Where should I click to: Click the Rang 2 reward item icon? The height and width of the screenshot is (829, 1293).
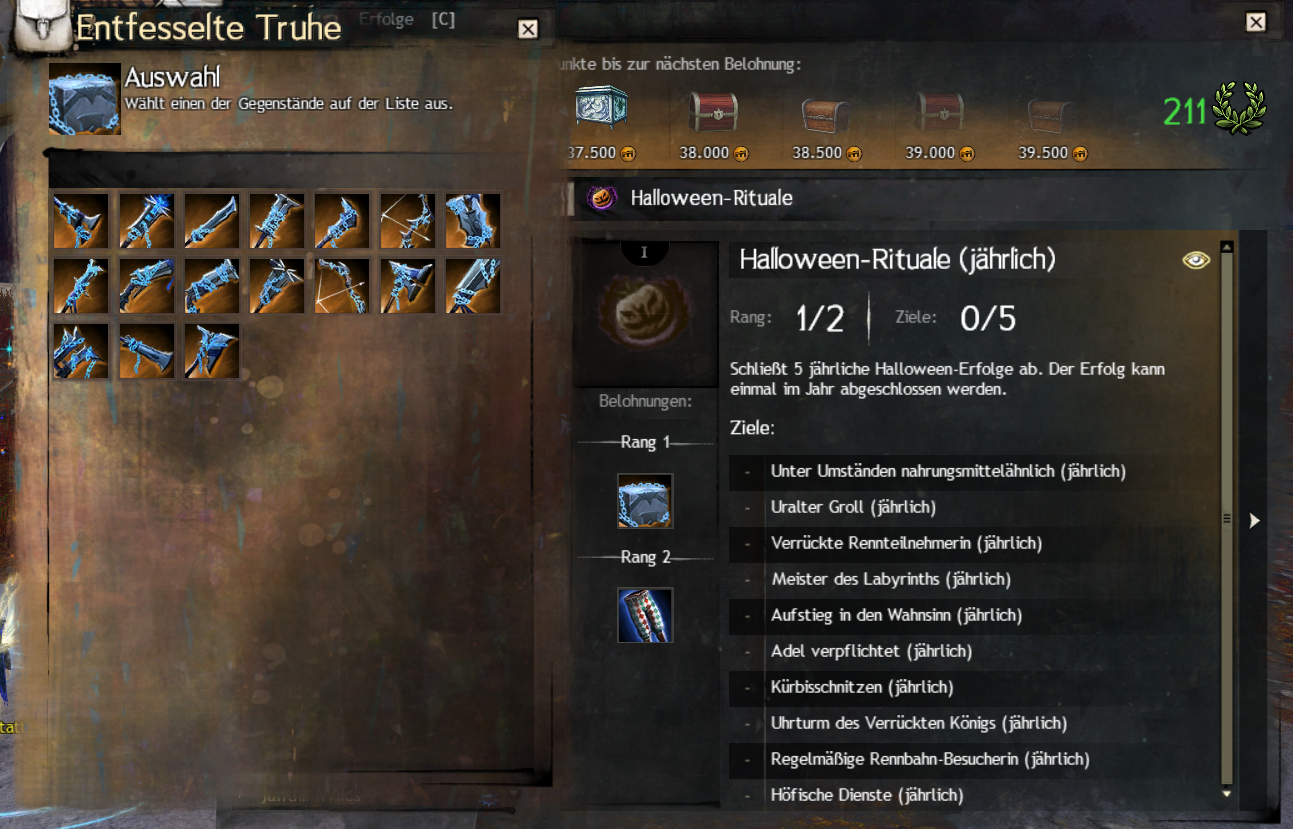click(x=645, y=615)
